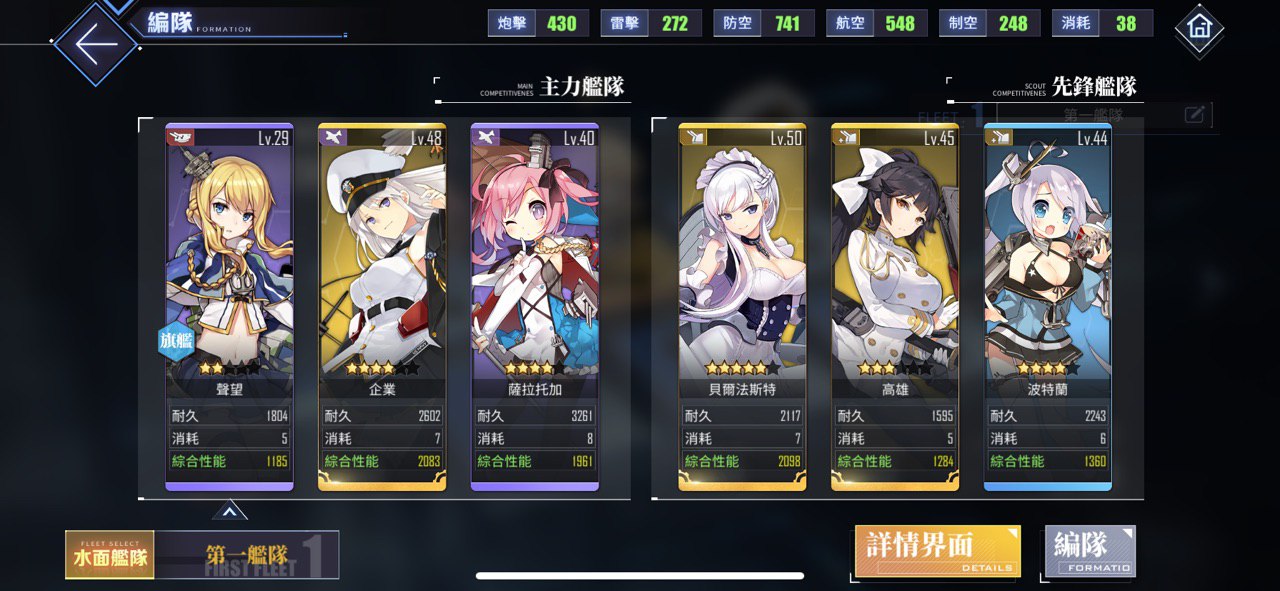The height and width of the screenshot is (591, 1280).
Task: Edit the fleet name with pencil icon
Action: coord(1194,115)
